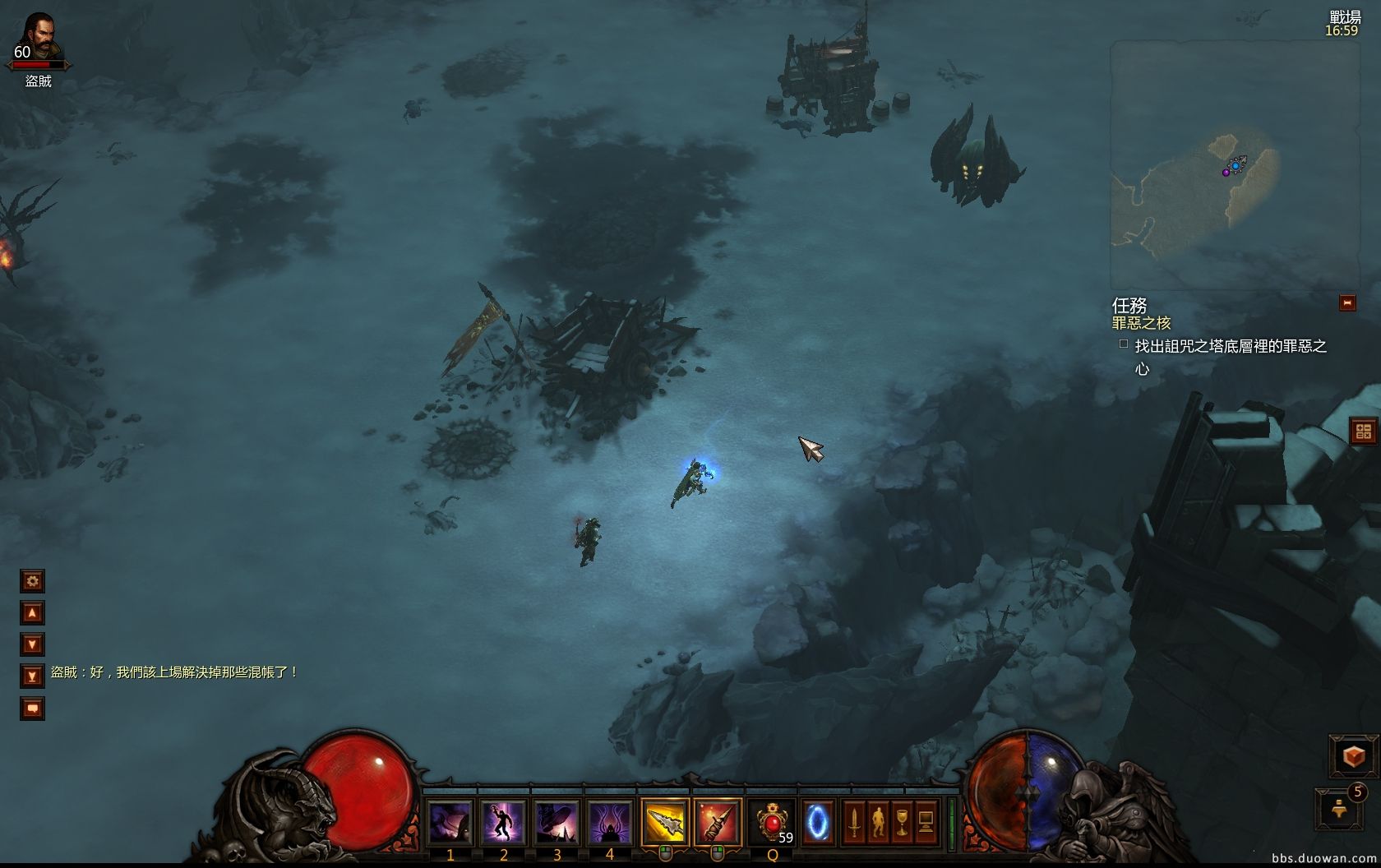
Task: Open the blue town portal
Action: pos(818,822)
